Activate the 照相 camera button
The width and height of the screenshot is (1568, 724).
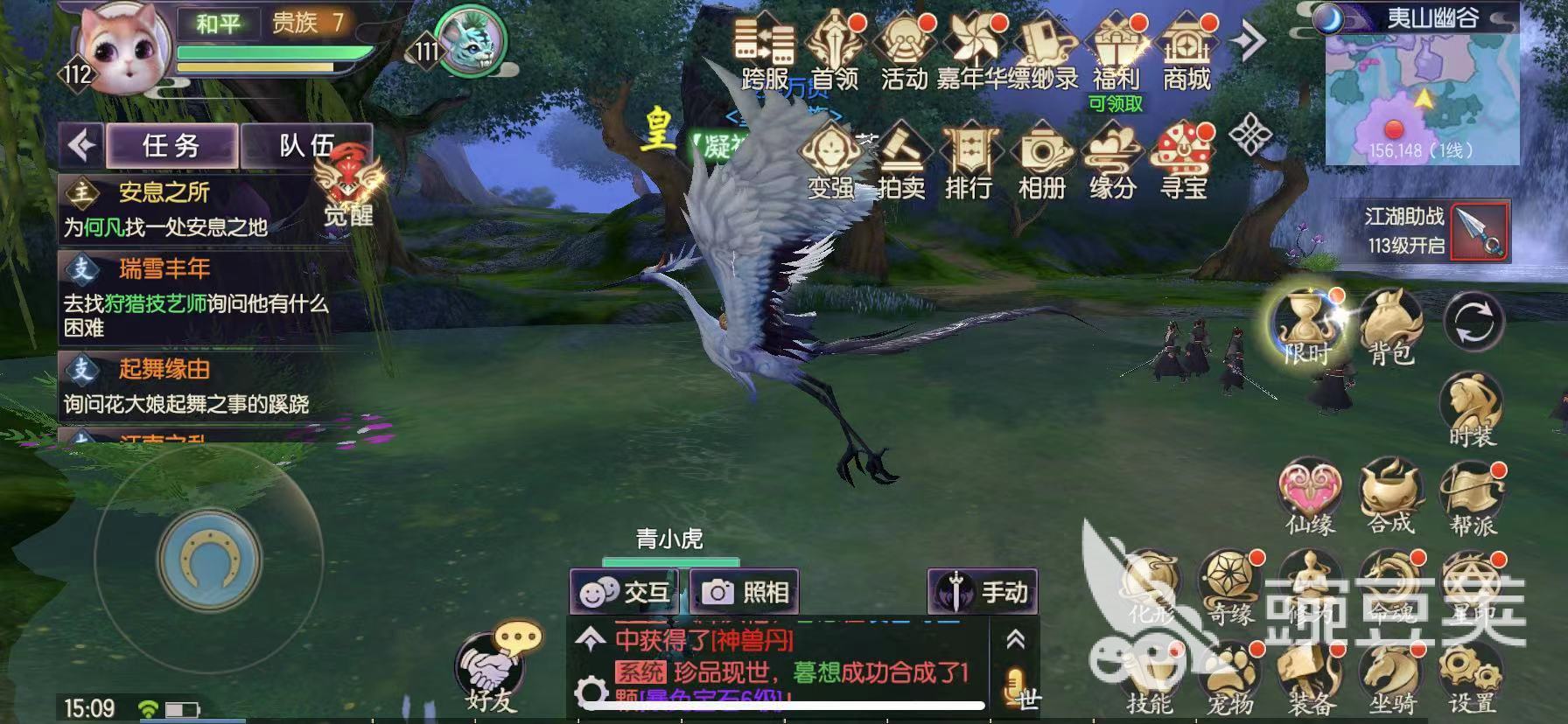tap(745, 592)
